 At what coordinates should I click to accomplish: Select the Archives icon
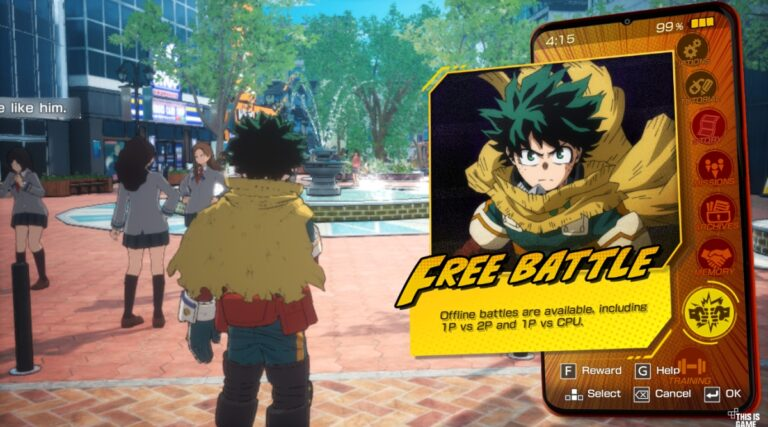(x=716, y=213)
